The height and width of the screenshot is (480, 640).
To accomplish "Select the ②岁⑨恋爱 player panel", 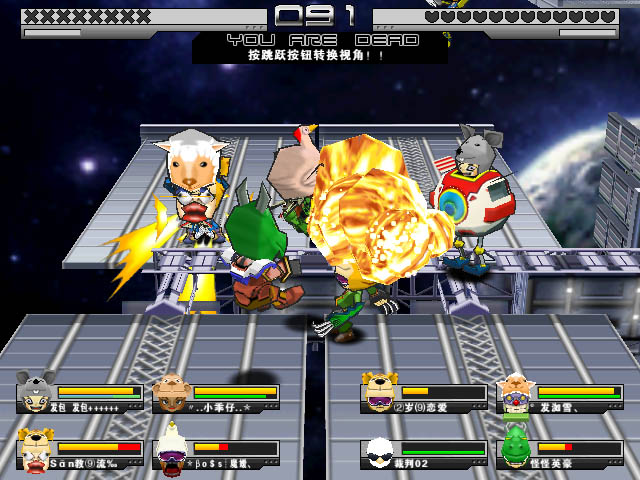I will (426, 395).
